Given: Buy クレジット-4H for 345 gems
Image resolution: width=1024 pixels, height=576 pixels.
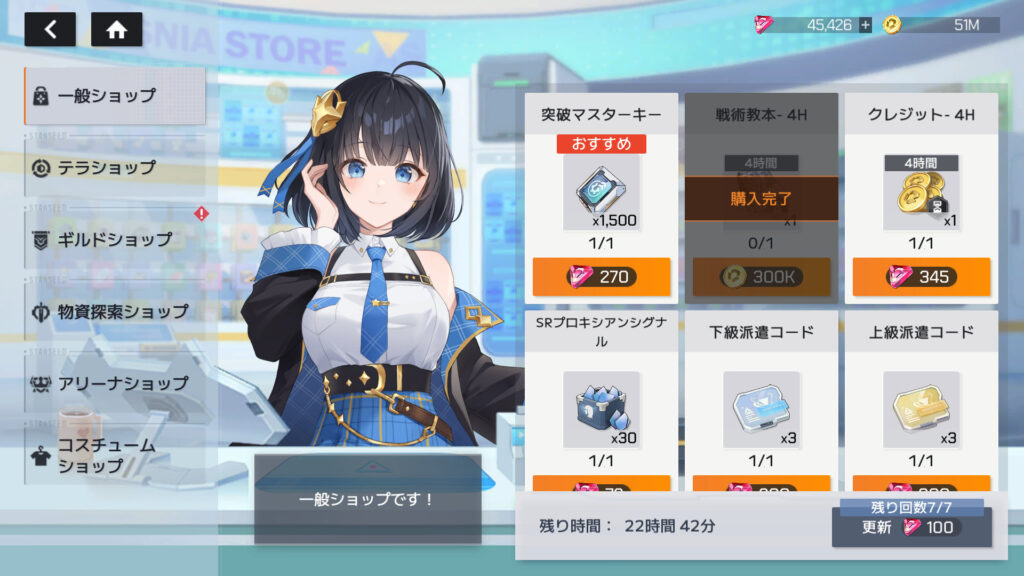Looking at the screenshot, I should pyautogui.click(x=921, y=276).
